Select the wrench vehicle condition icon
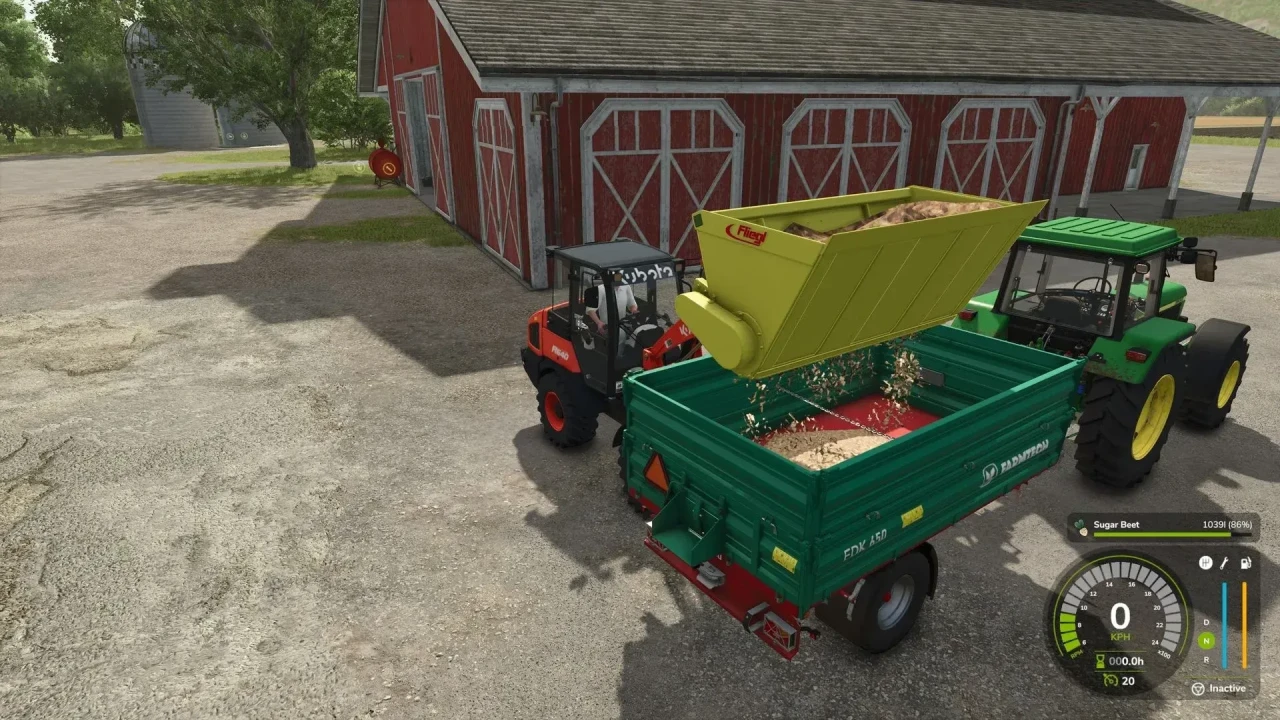 point(1224,563)
